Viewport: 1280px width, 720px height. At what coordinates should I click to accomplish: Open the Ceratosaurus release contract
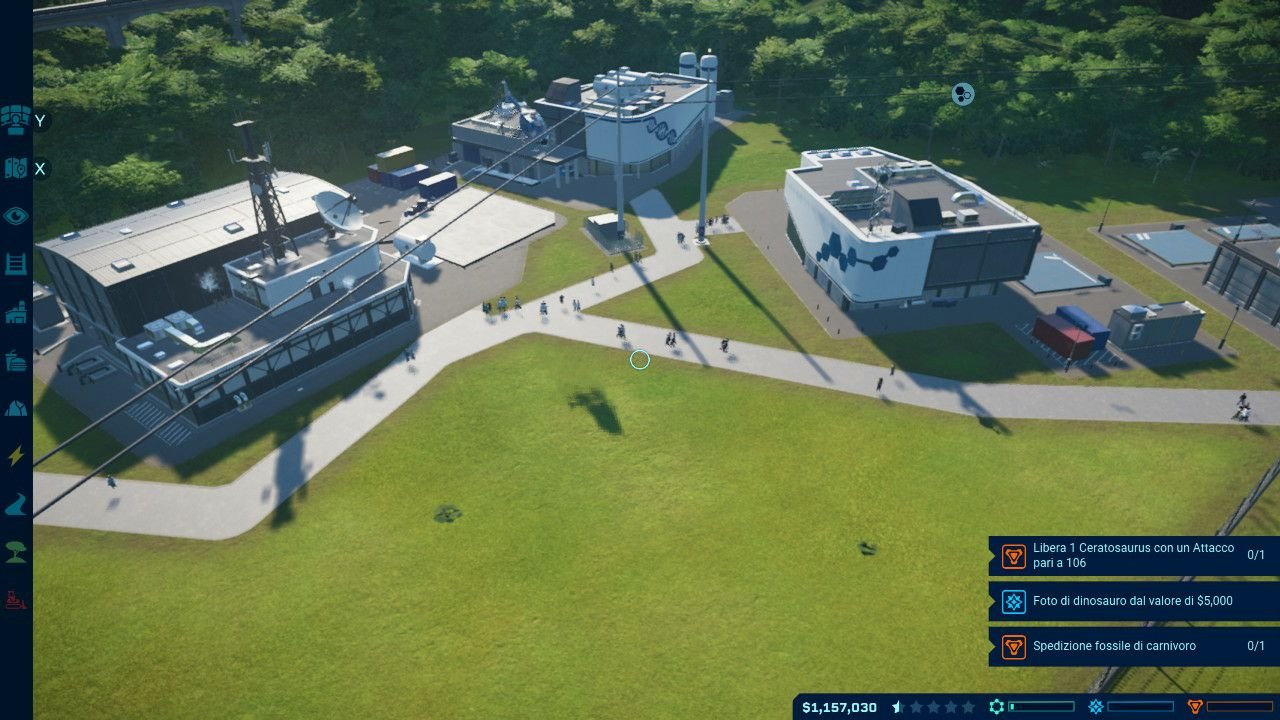[1134, 556]
